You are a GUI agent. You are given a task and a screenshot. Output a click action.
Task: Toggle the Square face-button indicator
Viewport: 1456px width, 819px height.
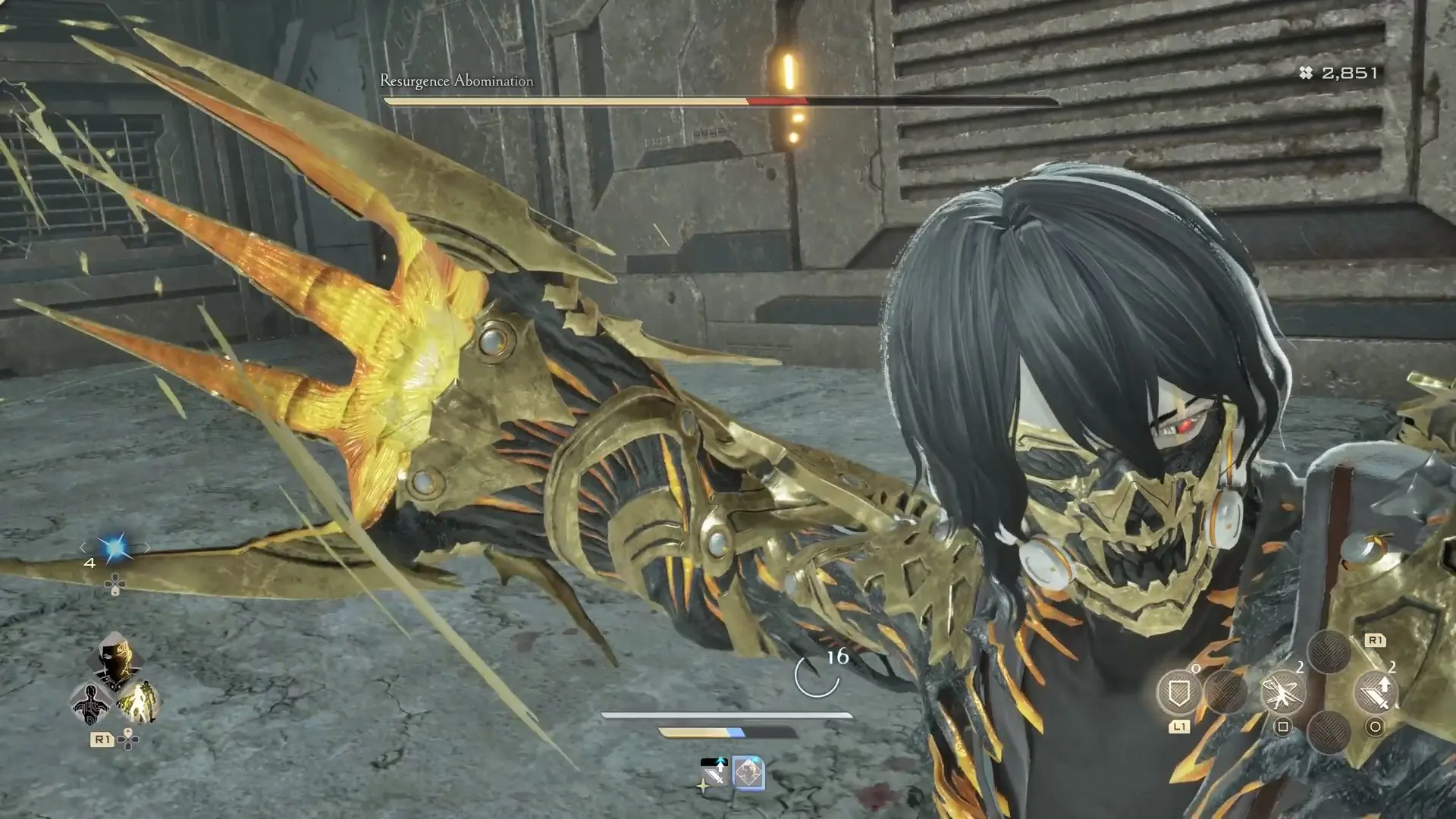pyautogui.click(x=1283, y=726)
